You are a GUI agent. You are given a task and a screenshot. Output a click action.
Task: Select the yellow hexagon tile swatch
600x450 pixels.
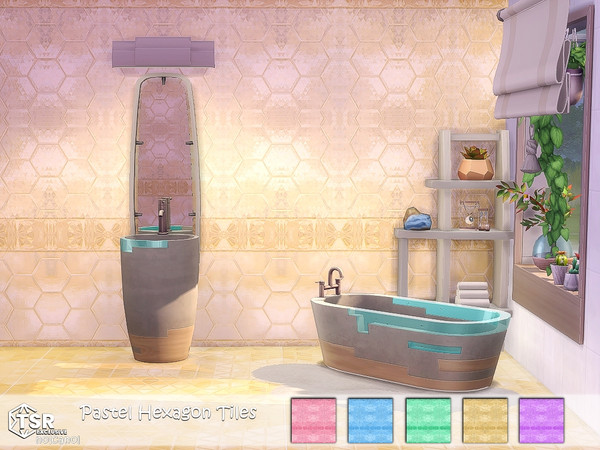coord(484,419)
